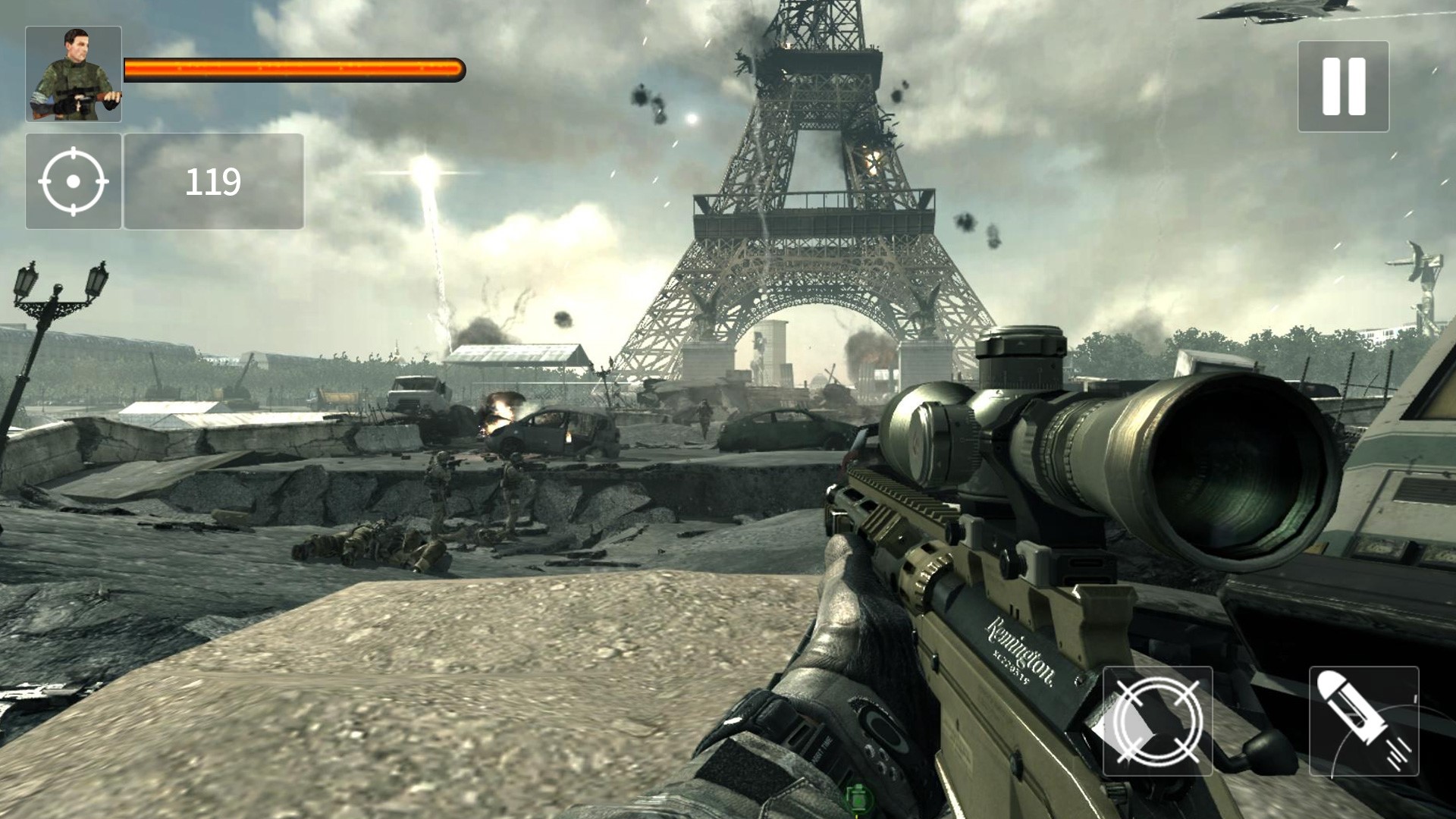Fire using the bullet button
This screenshot has height=819, width=1456.
pos(1363,721)
